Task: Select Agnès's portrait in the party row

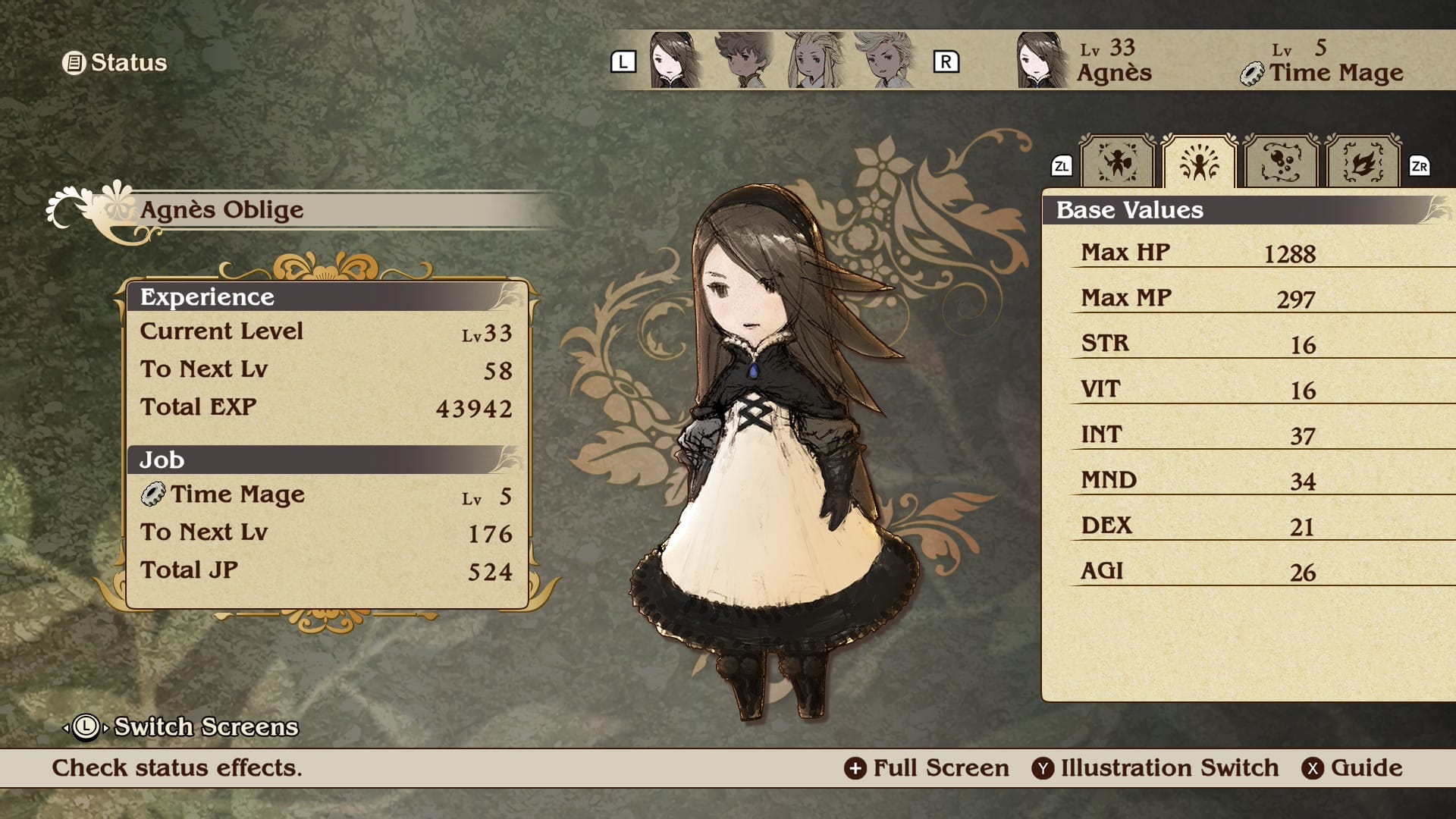Action: pyautogui.click(x=673, y=61)
